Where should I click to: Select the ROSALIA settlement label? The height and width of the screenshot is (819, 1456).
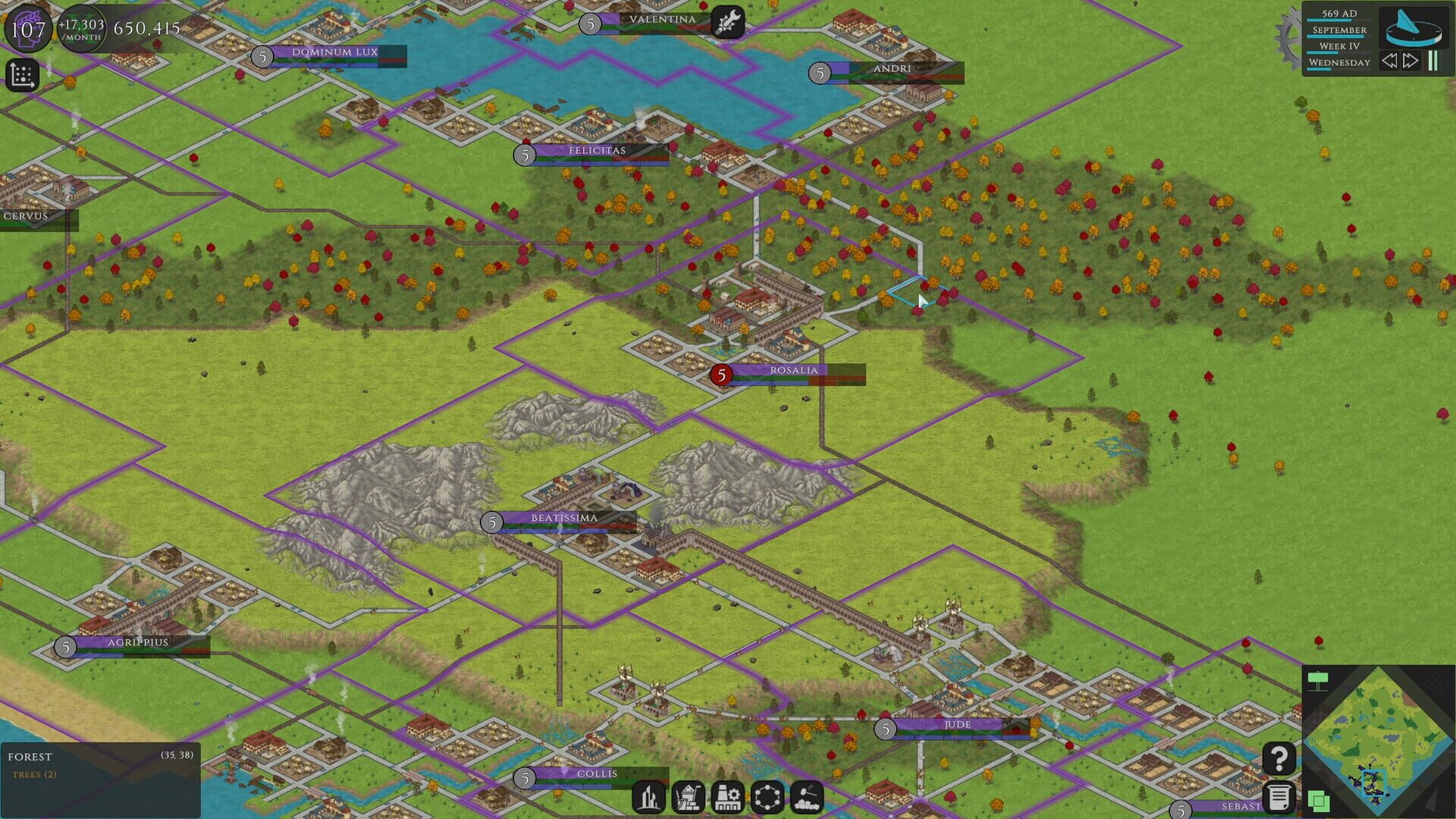pos(793,371)
